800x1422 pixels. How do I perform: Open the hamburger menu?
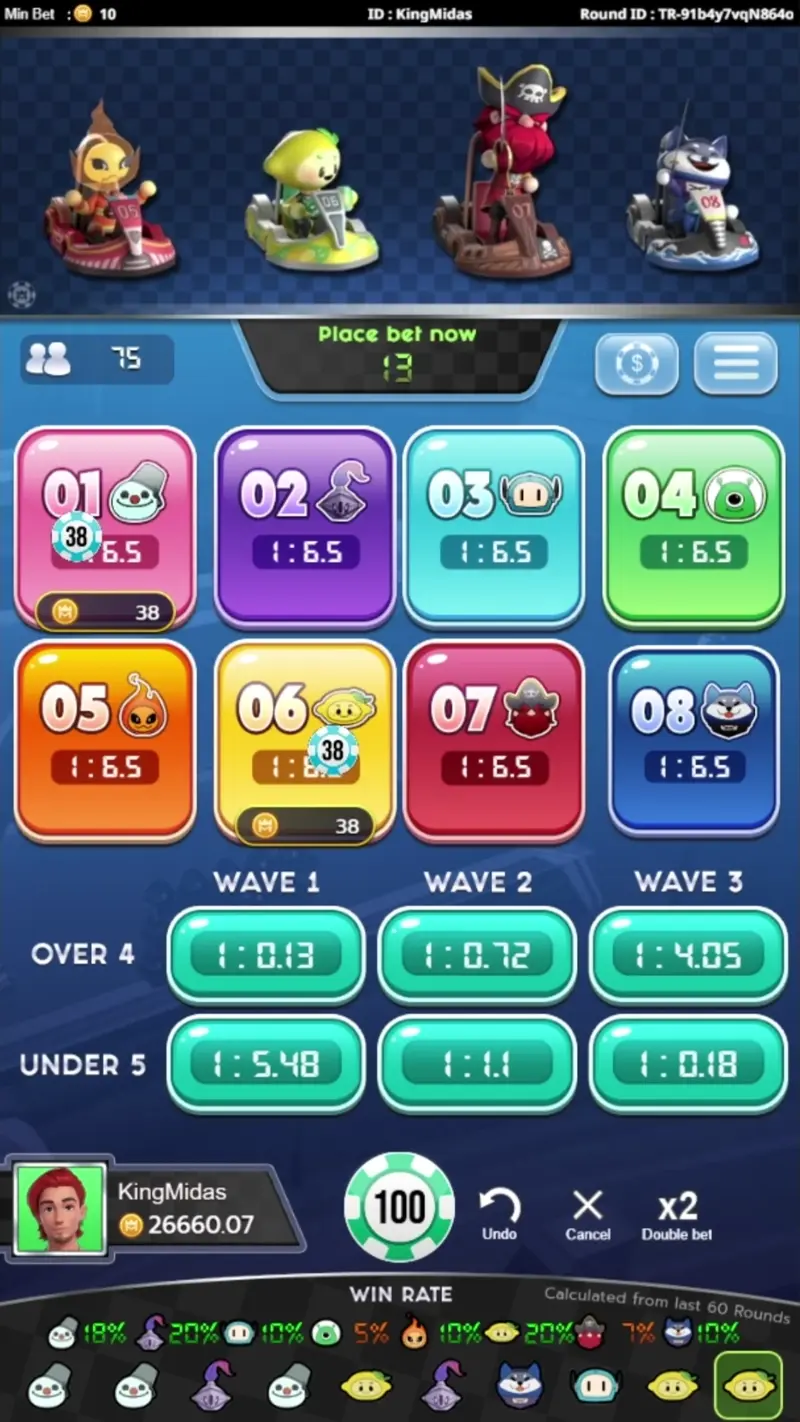pyautogui.click(x=736, y=364)
